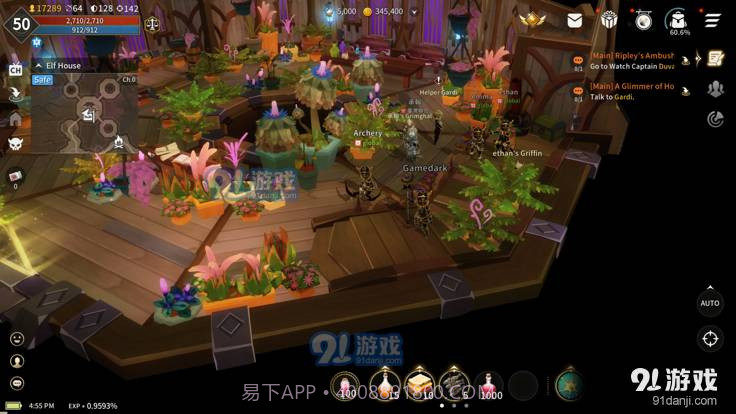736x414 pixels.
Task: Tap the crosshair target button
Action: click(710, 338)
